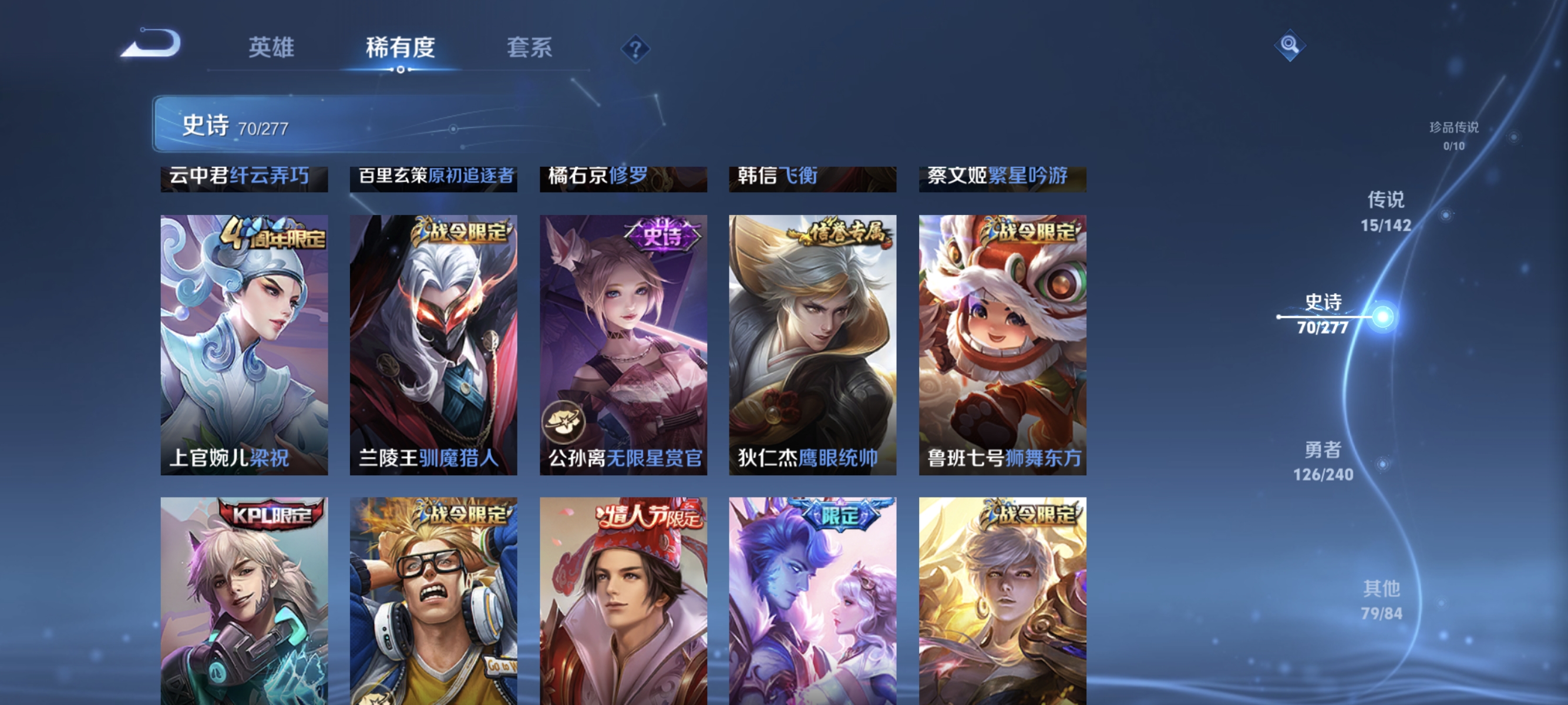Click the 云中君纤云弄巧 label link
The width and height of the screenshot is (1568, 705).
coord(244,176)
